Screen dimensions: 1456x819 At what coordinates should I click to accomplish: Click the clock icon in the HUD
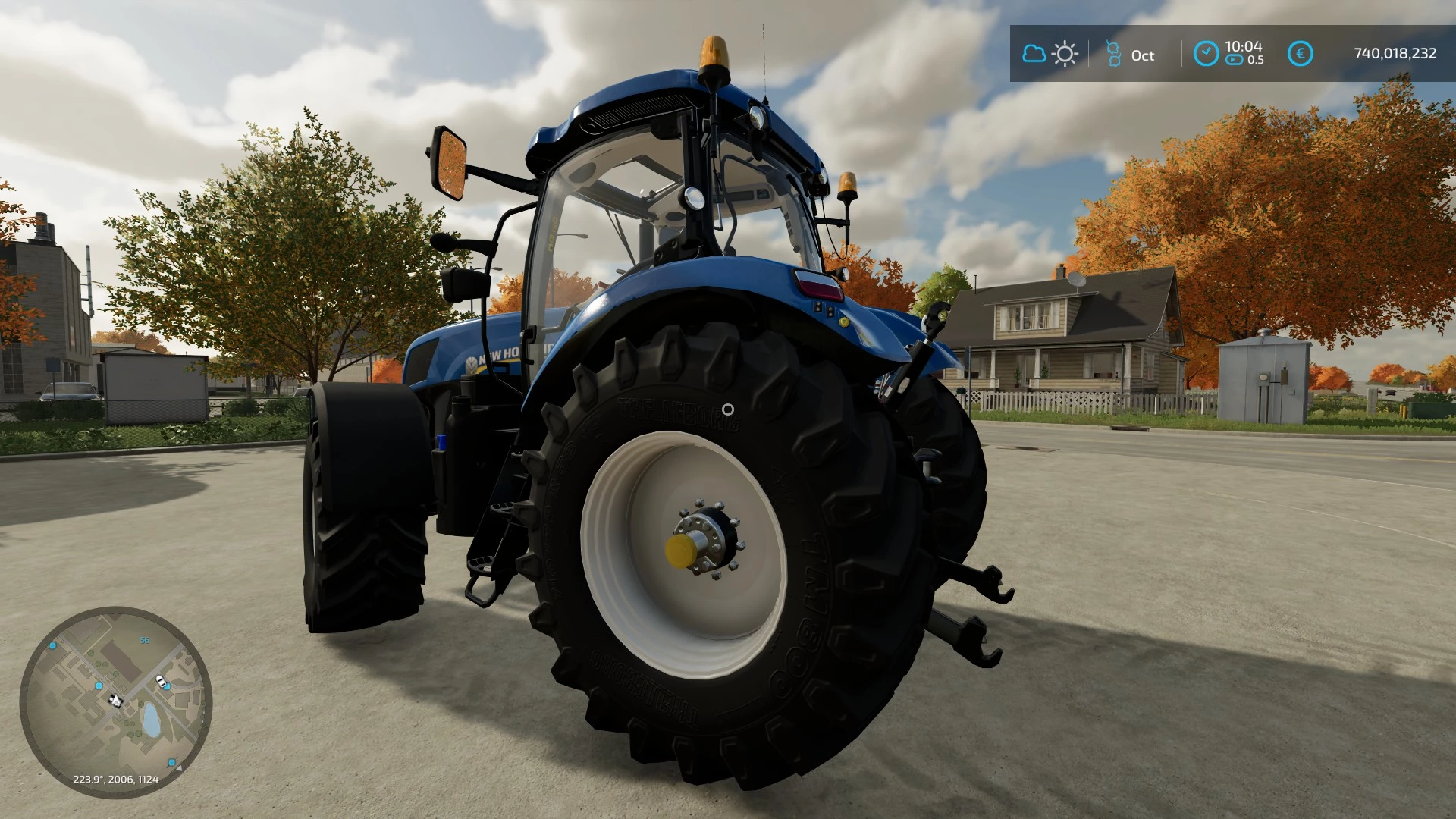[x=1206, y=54]
